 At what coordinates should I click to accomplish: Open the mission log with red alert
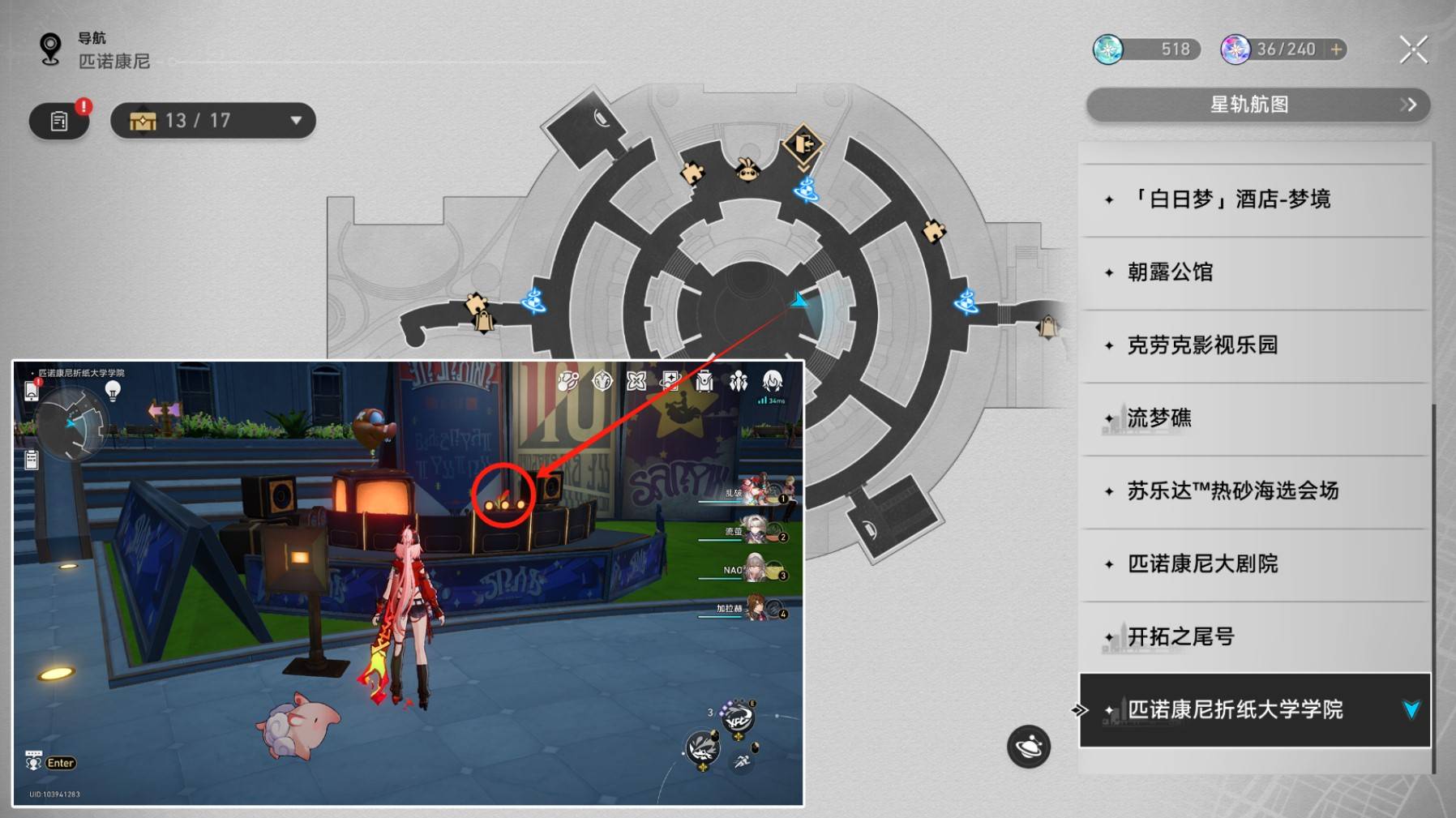[x=59, y=121]
